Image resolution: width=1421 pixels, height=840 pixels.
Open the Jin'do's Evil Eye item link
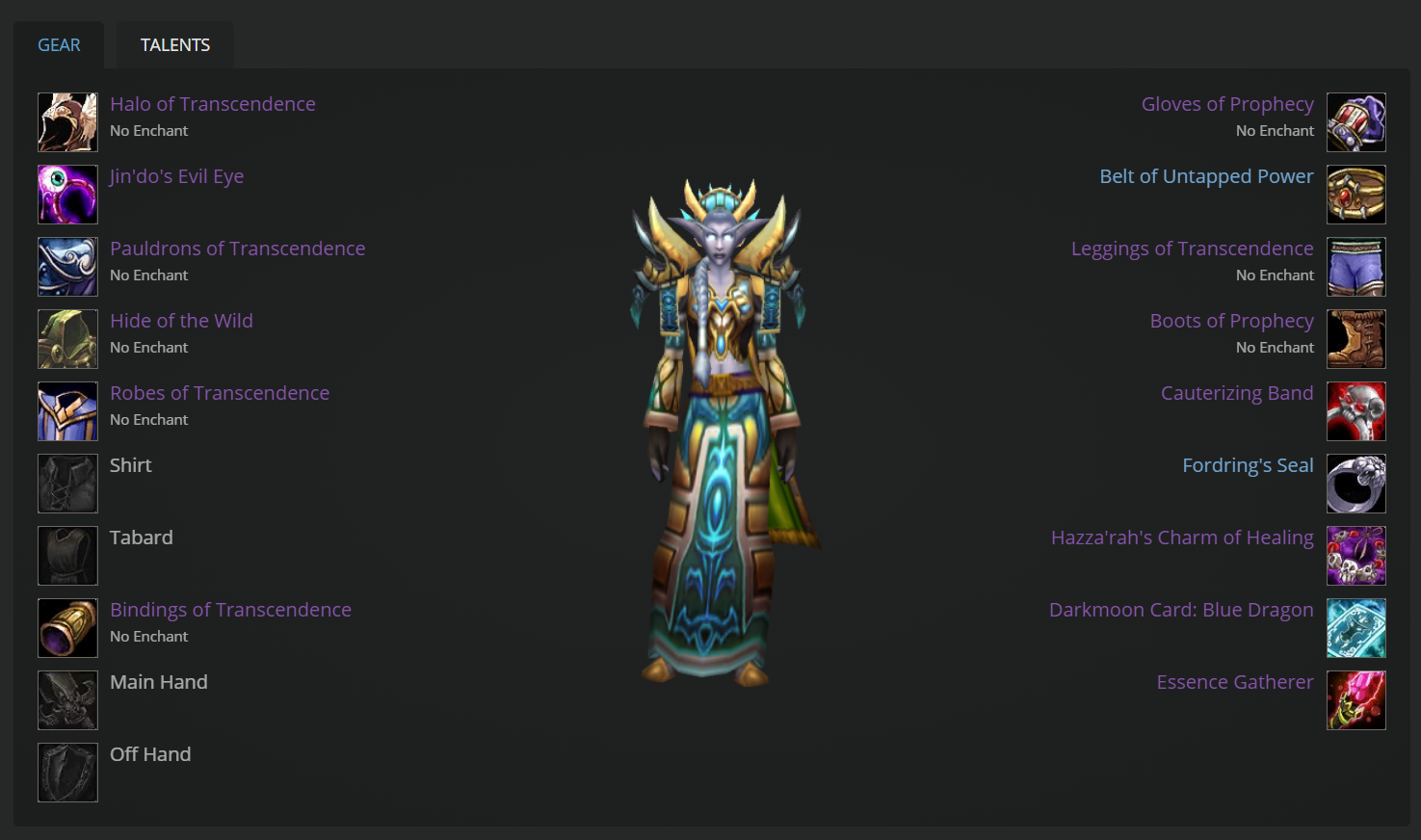176,176
